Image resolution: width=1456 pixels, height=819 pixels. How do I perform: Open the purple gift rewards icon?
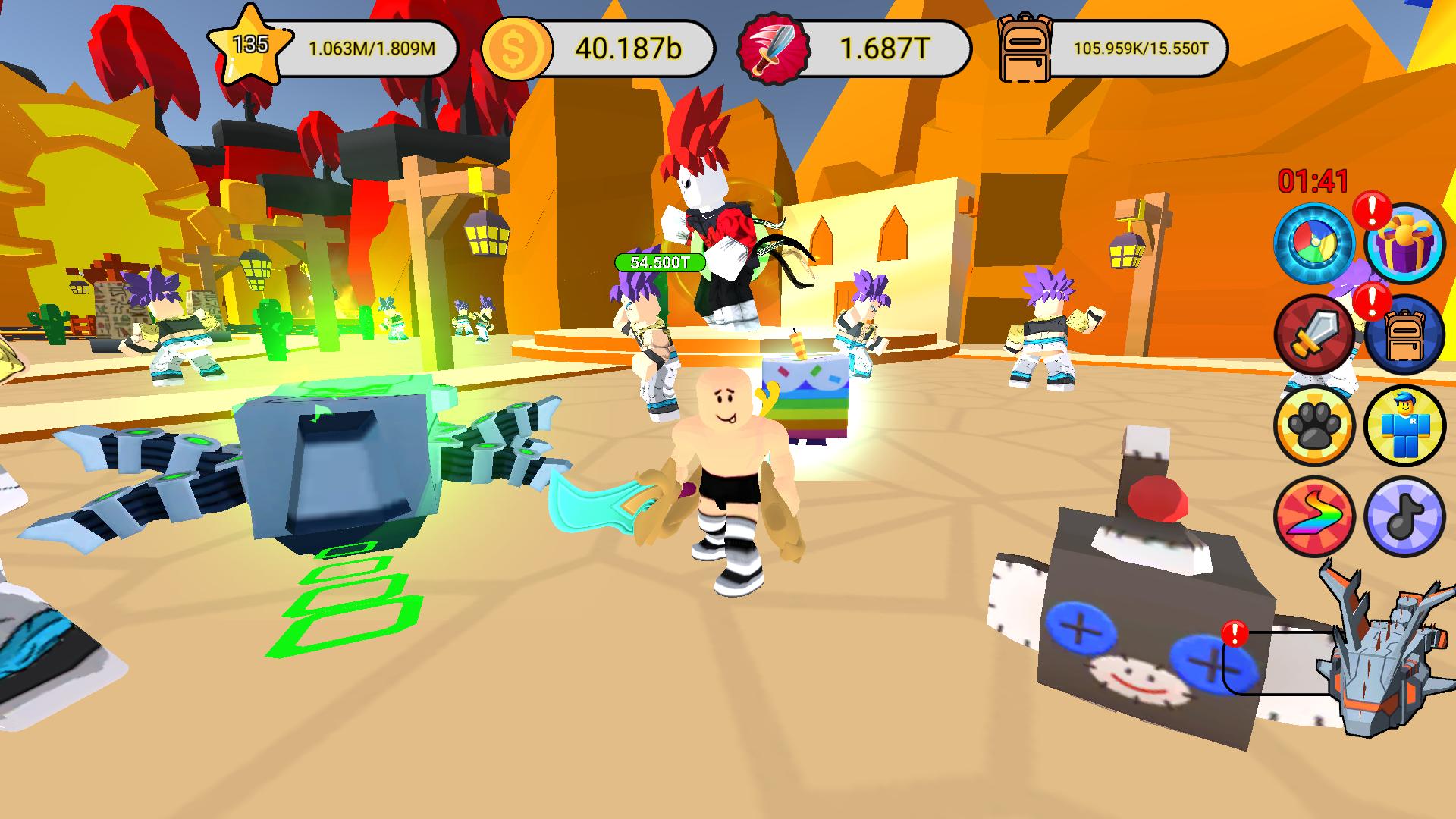tap(1407, 243)
